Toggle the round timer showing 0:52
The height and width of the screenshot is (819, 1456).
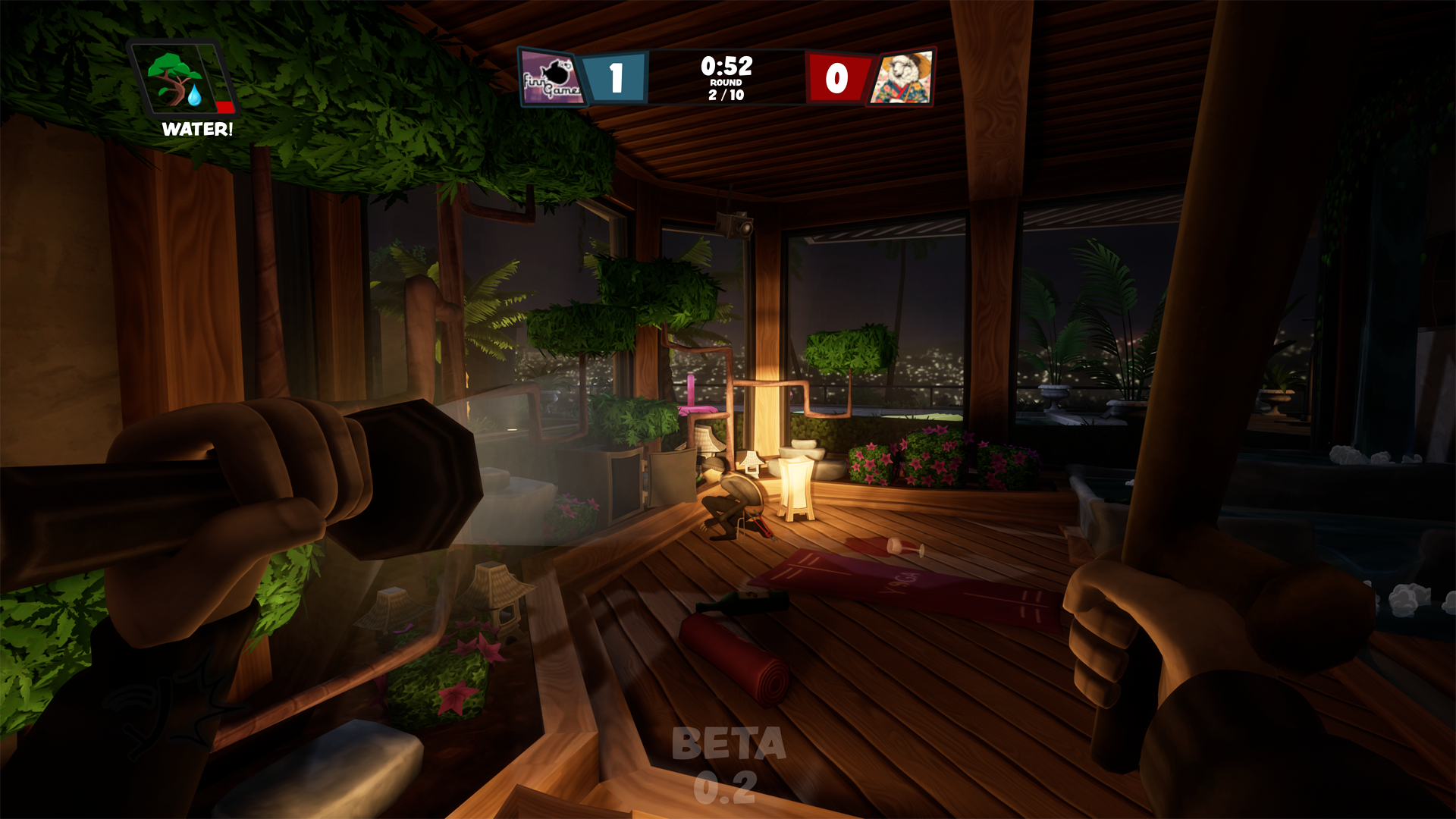coord(725,67)
